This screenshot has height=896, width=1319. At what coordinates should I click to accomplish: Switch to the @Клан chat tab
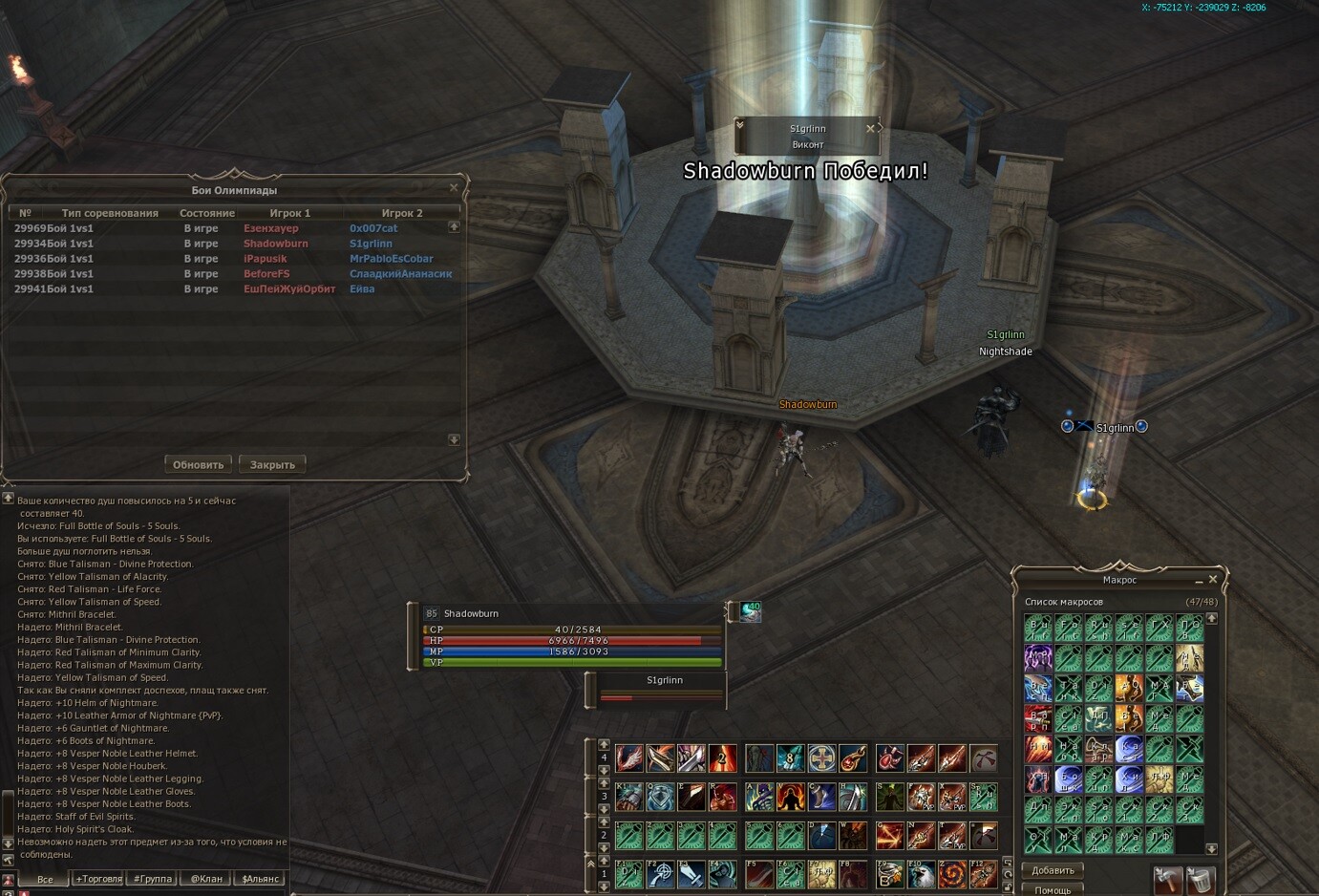pos(206,879)
